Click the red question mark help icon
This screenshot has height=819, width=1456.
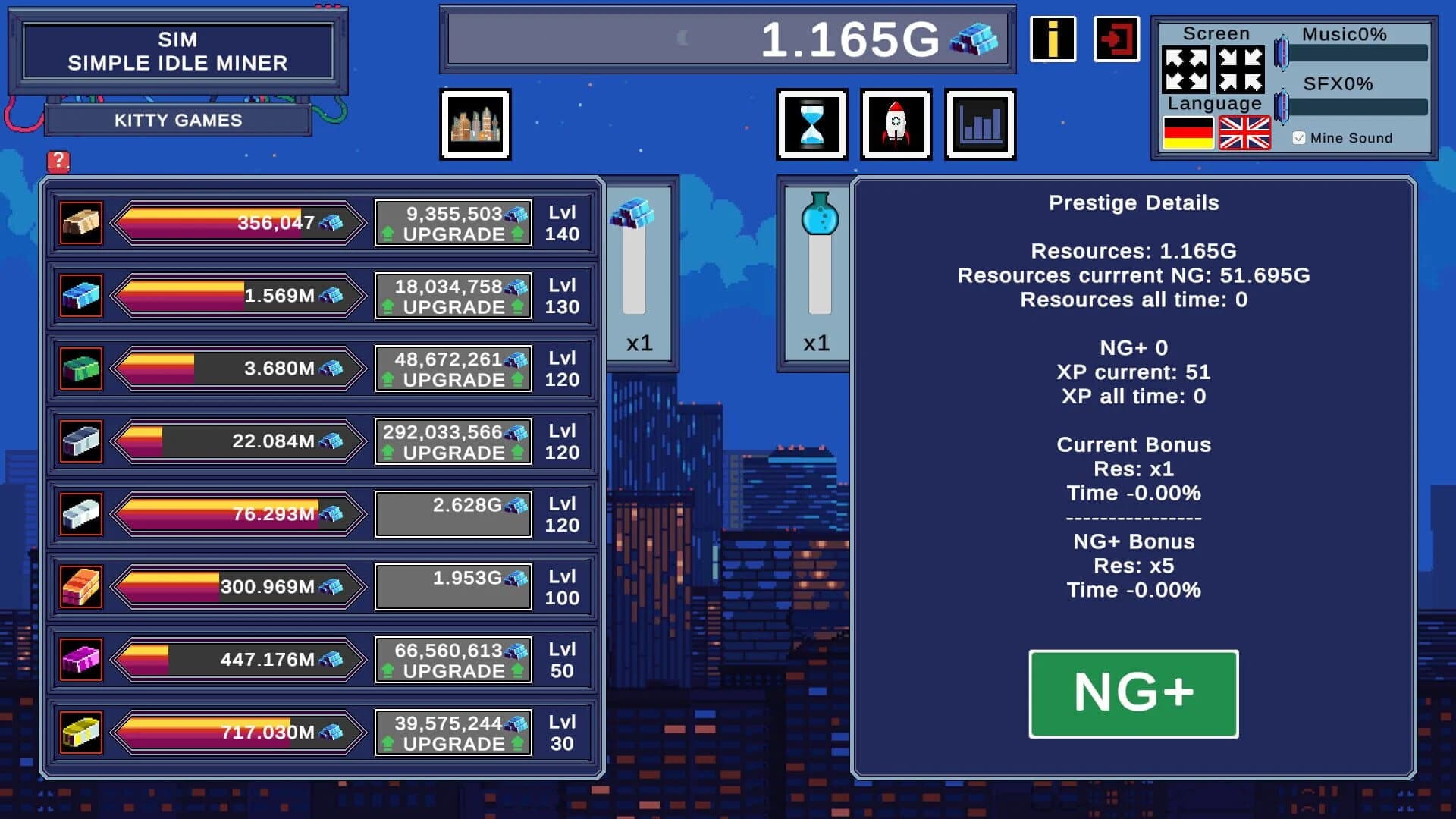click(x=59, y=160)
